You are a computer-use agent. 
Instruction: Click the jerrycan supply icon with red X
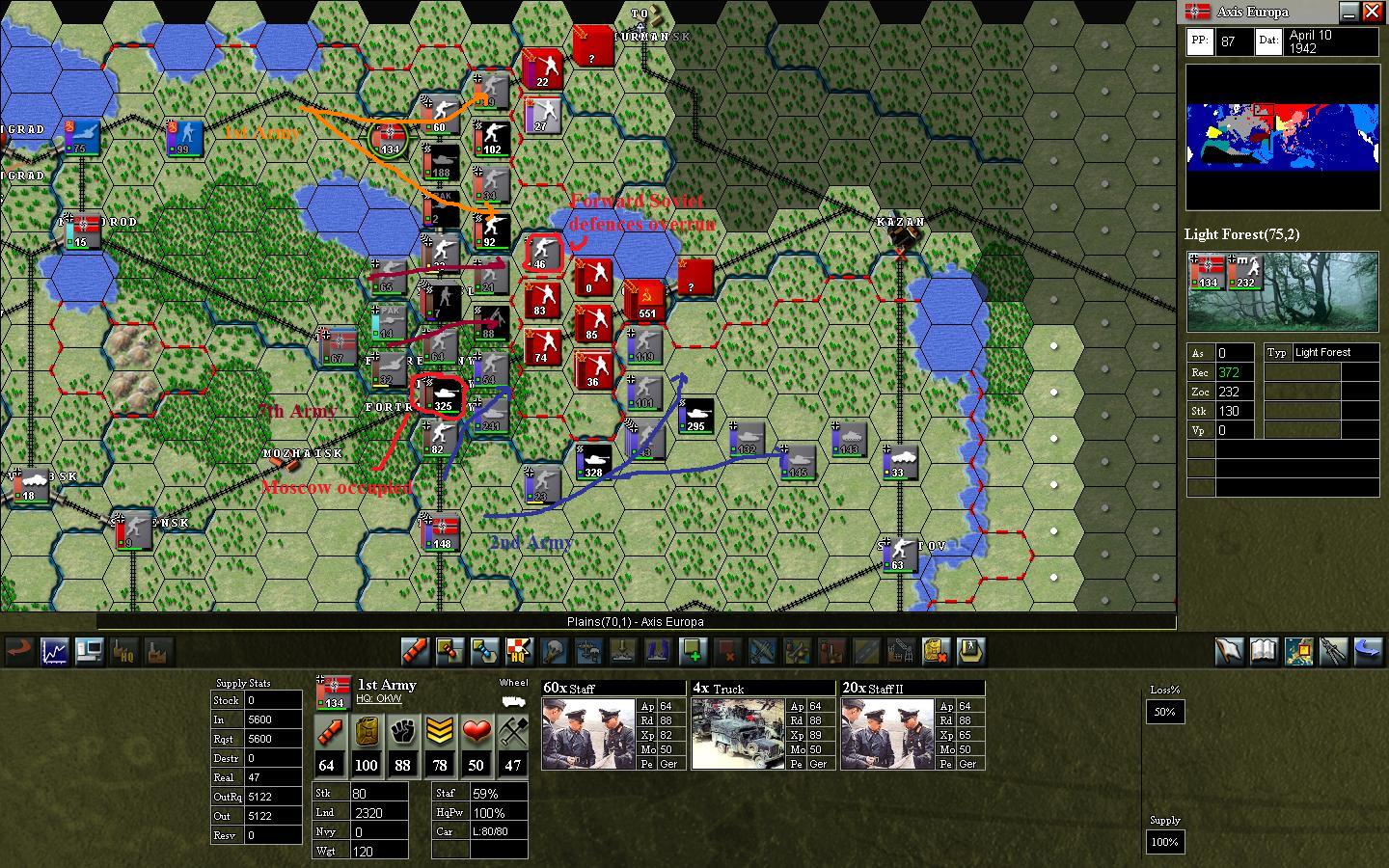point(935,652)
